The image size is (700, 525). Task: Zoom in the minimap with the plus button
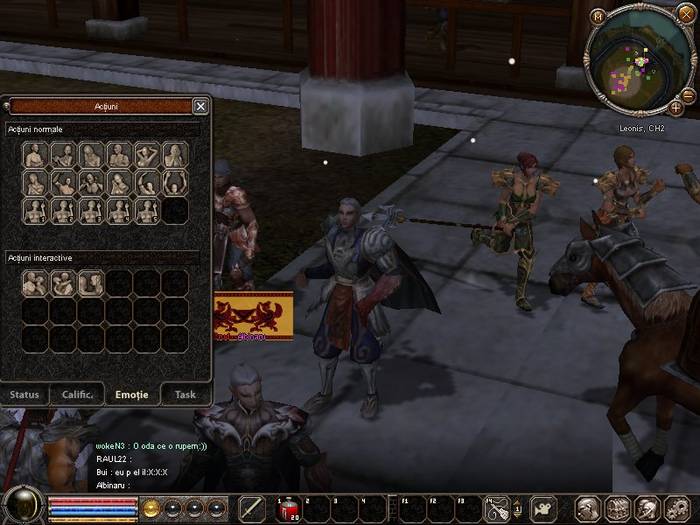pos(676,107)
